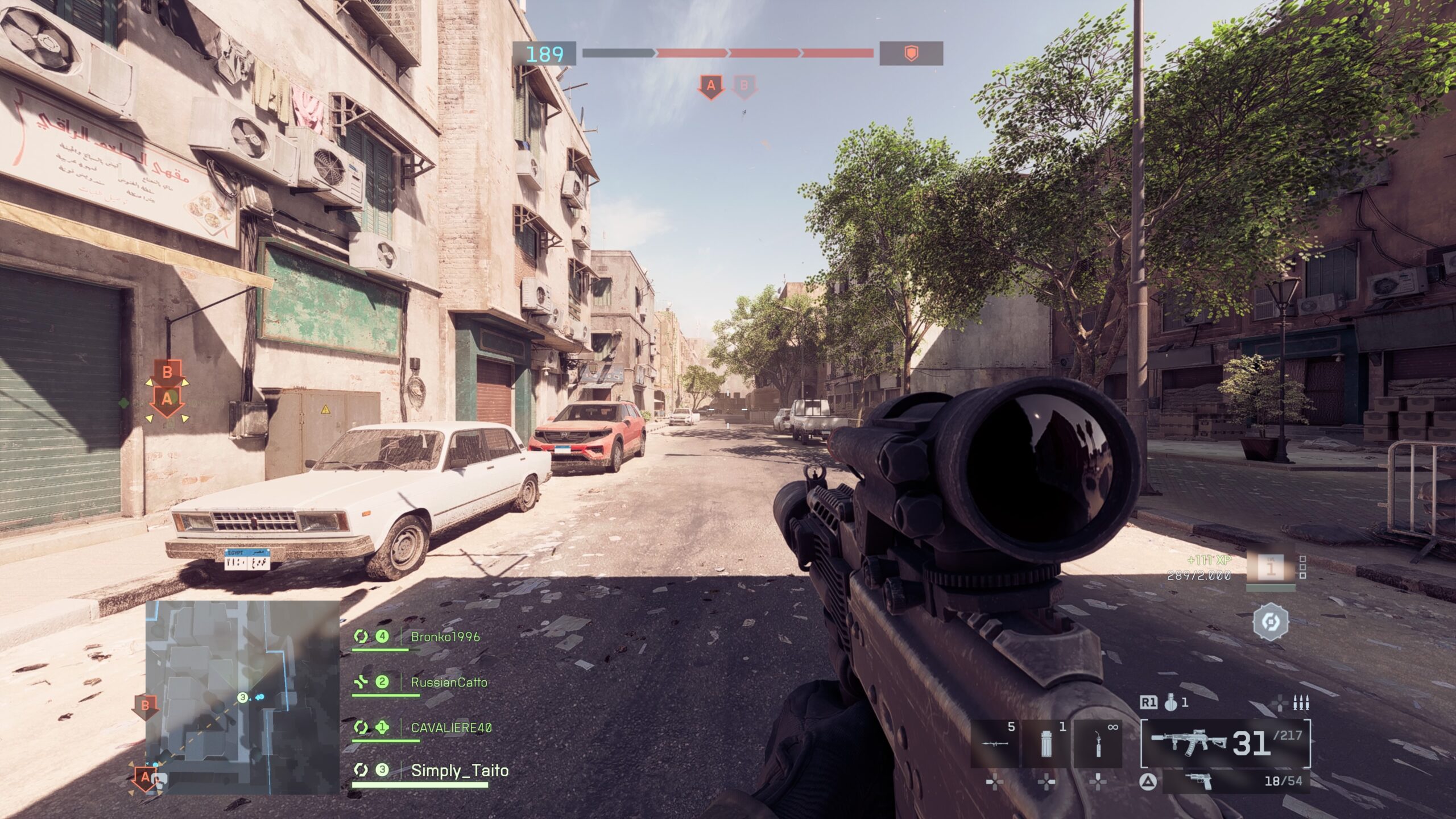Choose the canister gadget slot
Viewport: 1456px width, 819px height.
coord(1046,744)
